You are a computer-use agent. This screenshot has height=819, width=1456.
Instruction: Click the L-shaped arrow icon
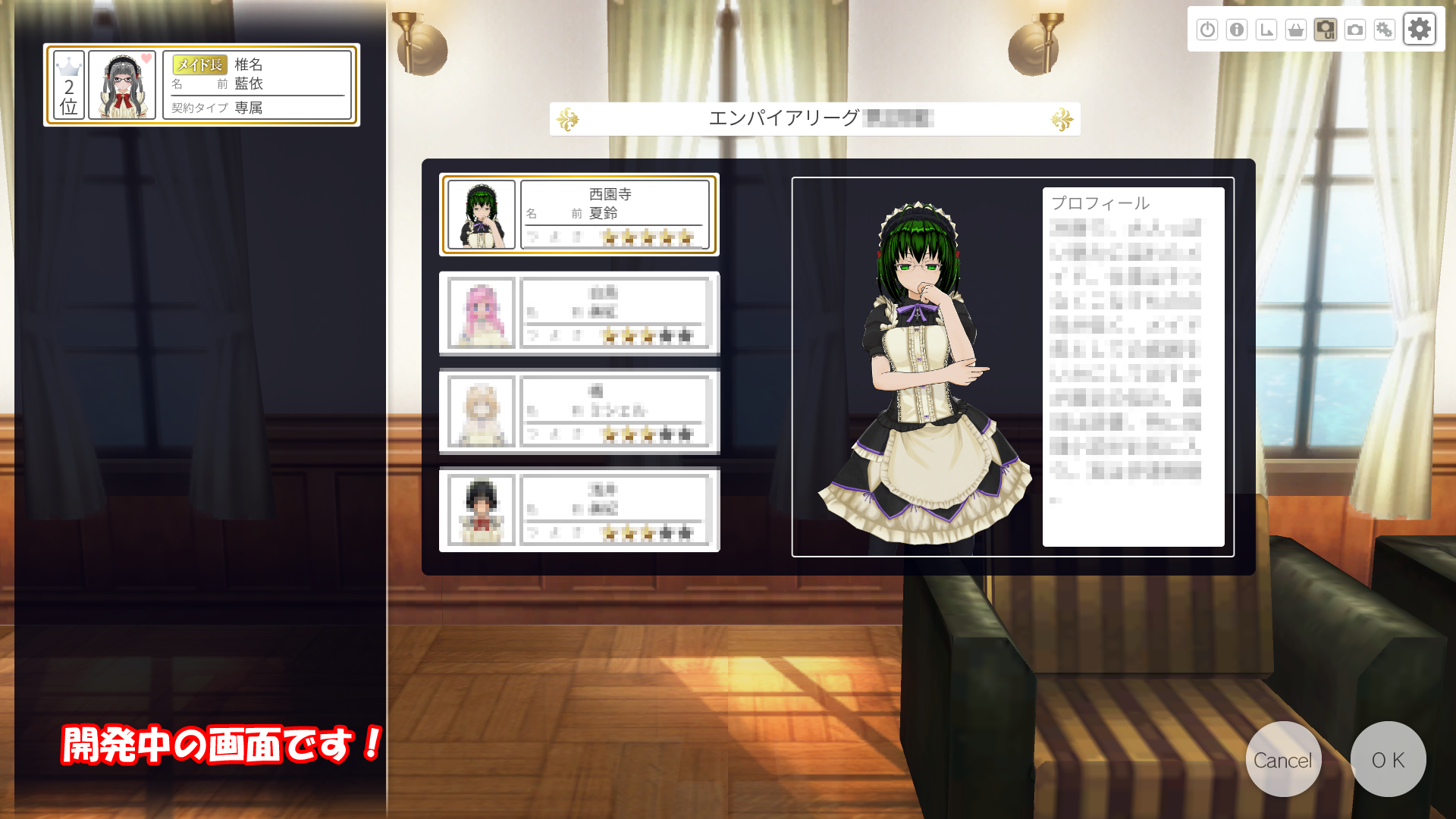tap(1266, 30)
